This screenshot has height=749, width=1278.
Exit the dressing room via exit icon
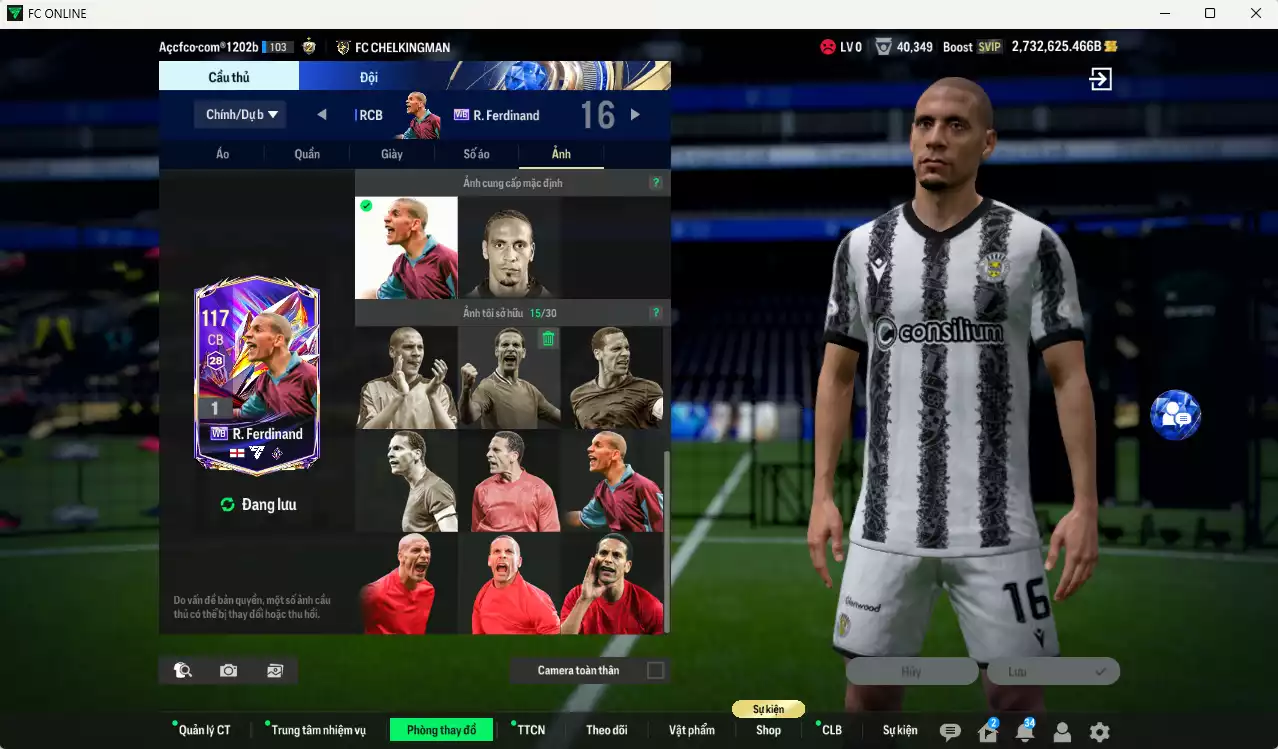pyautogui.click(x=1101, y=79)
